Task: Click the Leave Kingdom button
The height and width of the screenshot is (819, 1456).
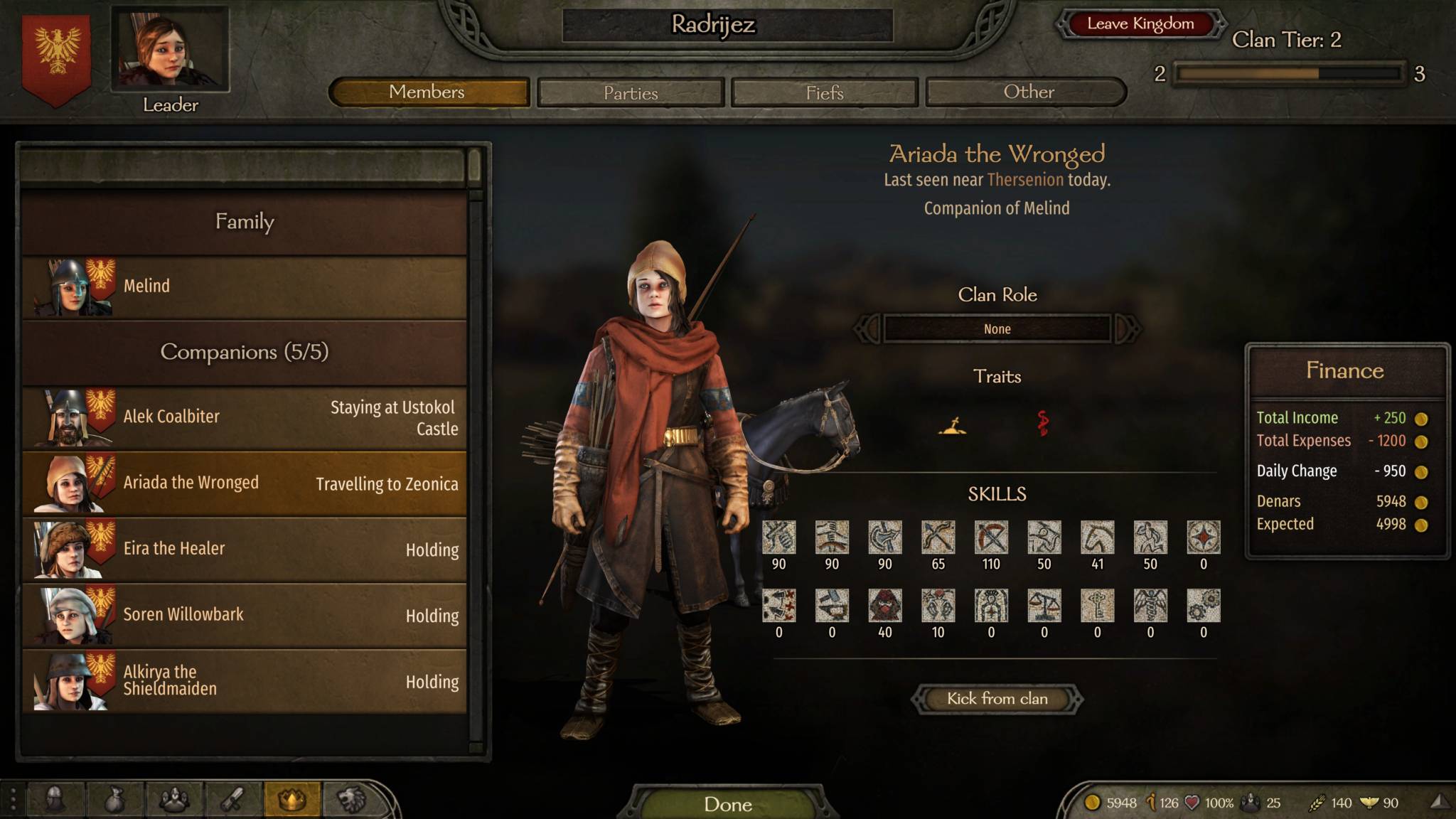Action: click(x=1140, y=24)
